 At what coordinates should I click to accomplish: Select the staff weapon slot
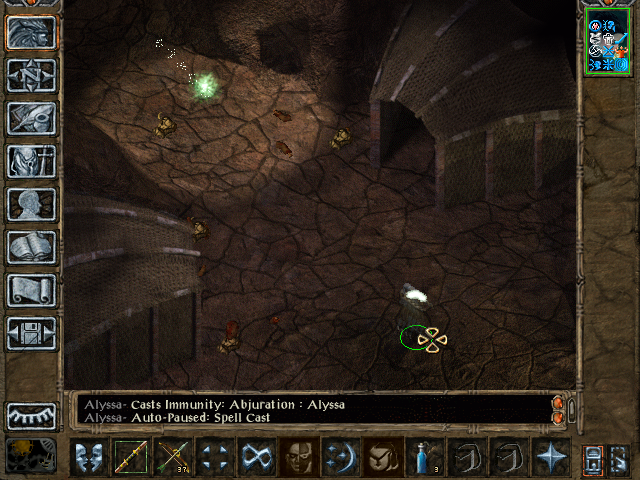click(130, 457)
